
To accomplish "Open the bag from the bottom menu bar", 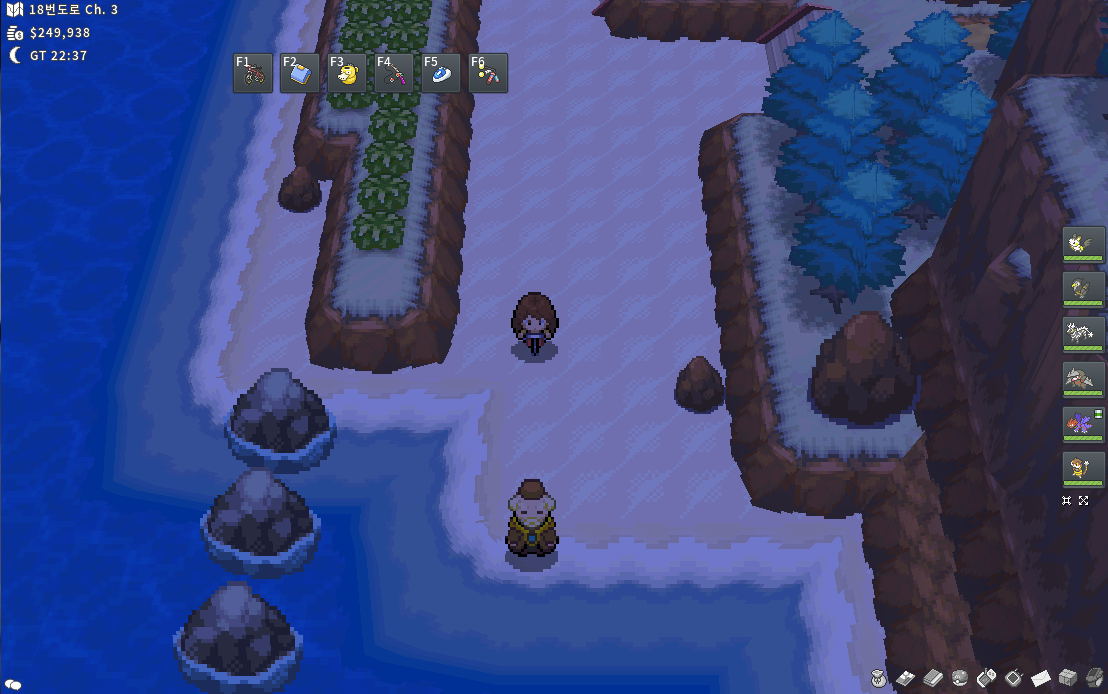I will [x=879, y=678].
